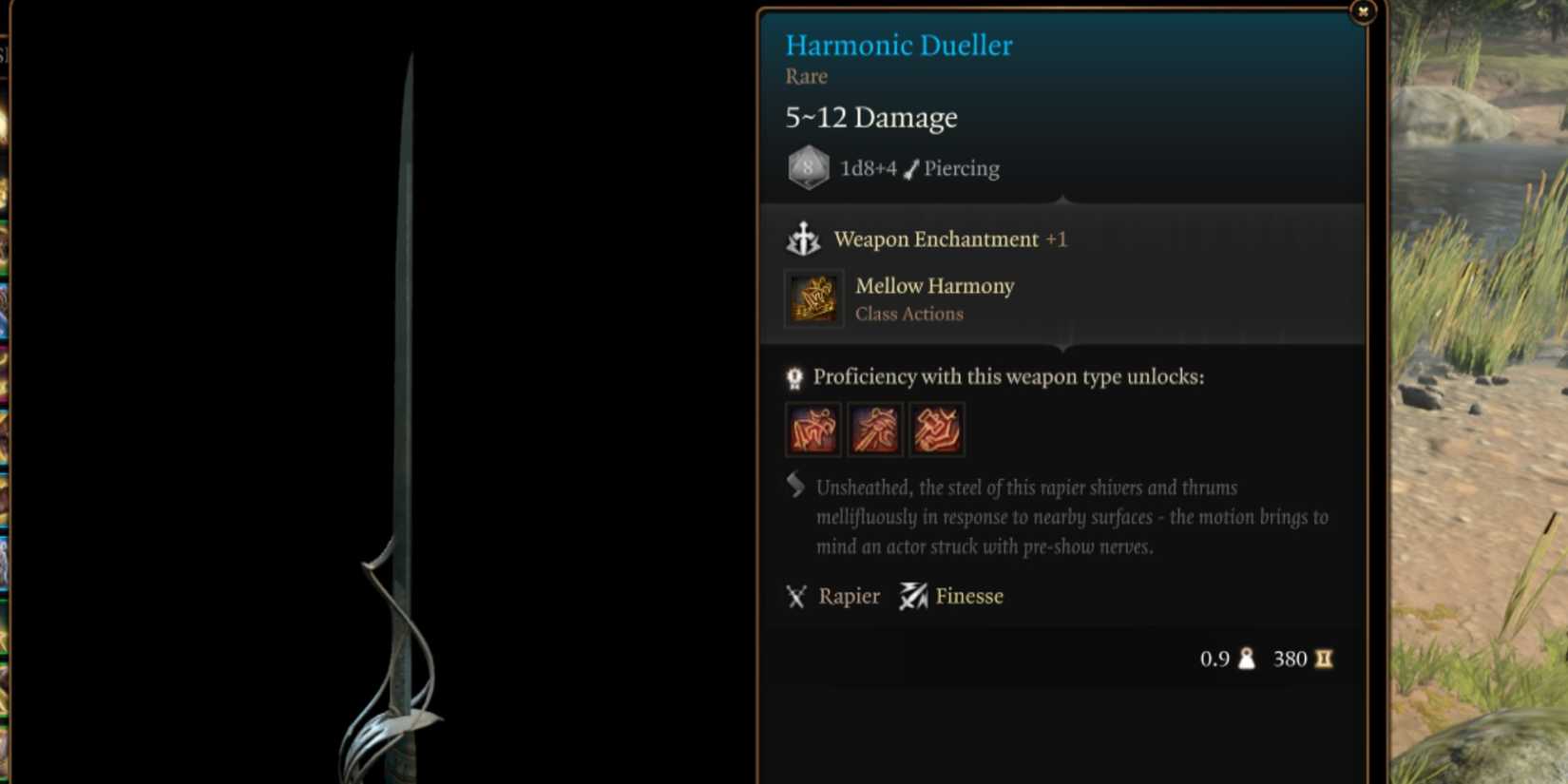This screenshot has height=784, width=1568.
Task: Click the first proficiency weapon action icon
Action: (813, 430)
